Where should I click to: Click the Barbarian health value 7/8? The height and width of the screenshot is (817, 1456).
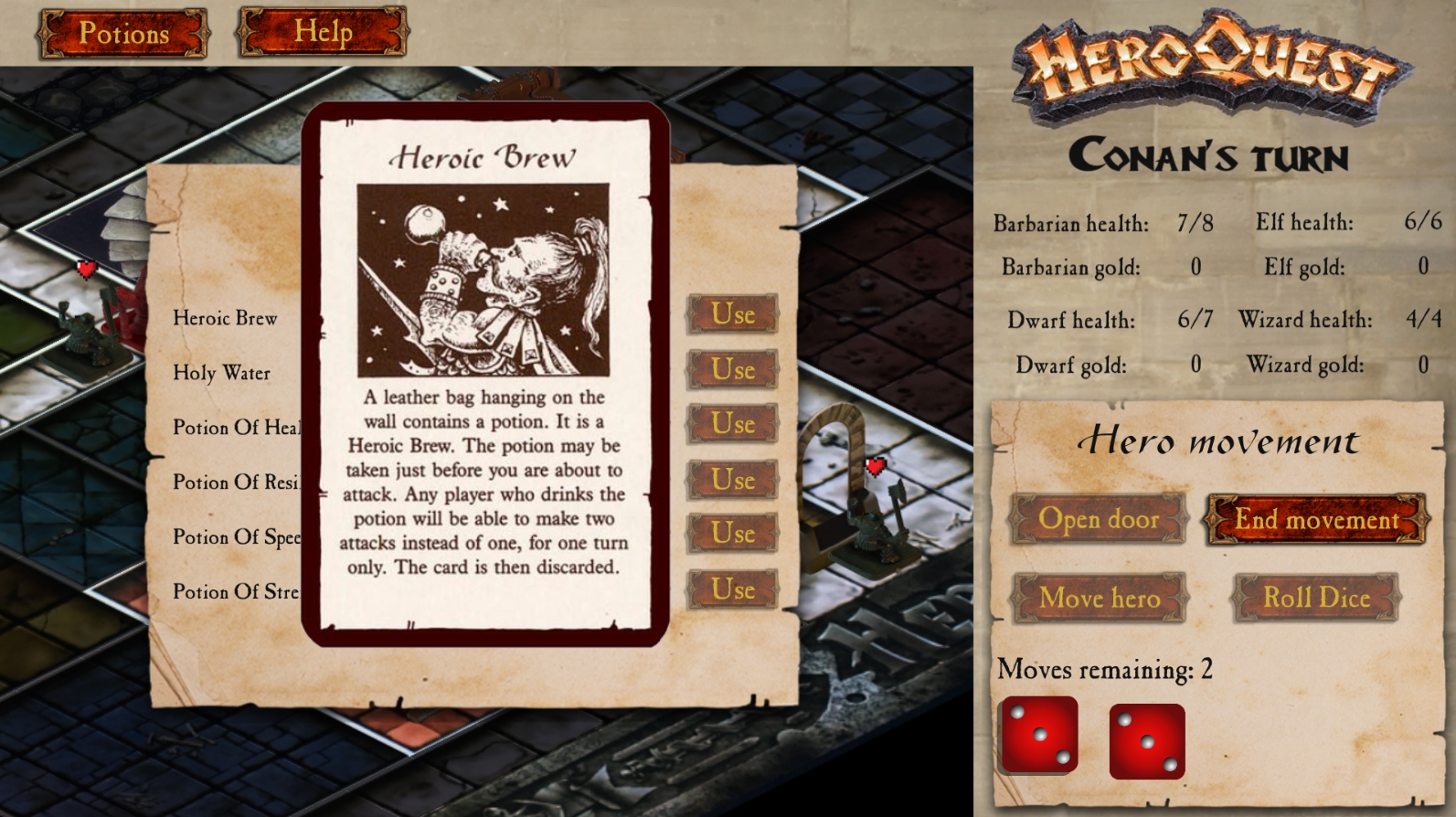point(1193,222)
